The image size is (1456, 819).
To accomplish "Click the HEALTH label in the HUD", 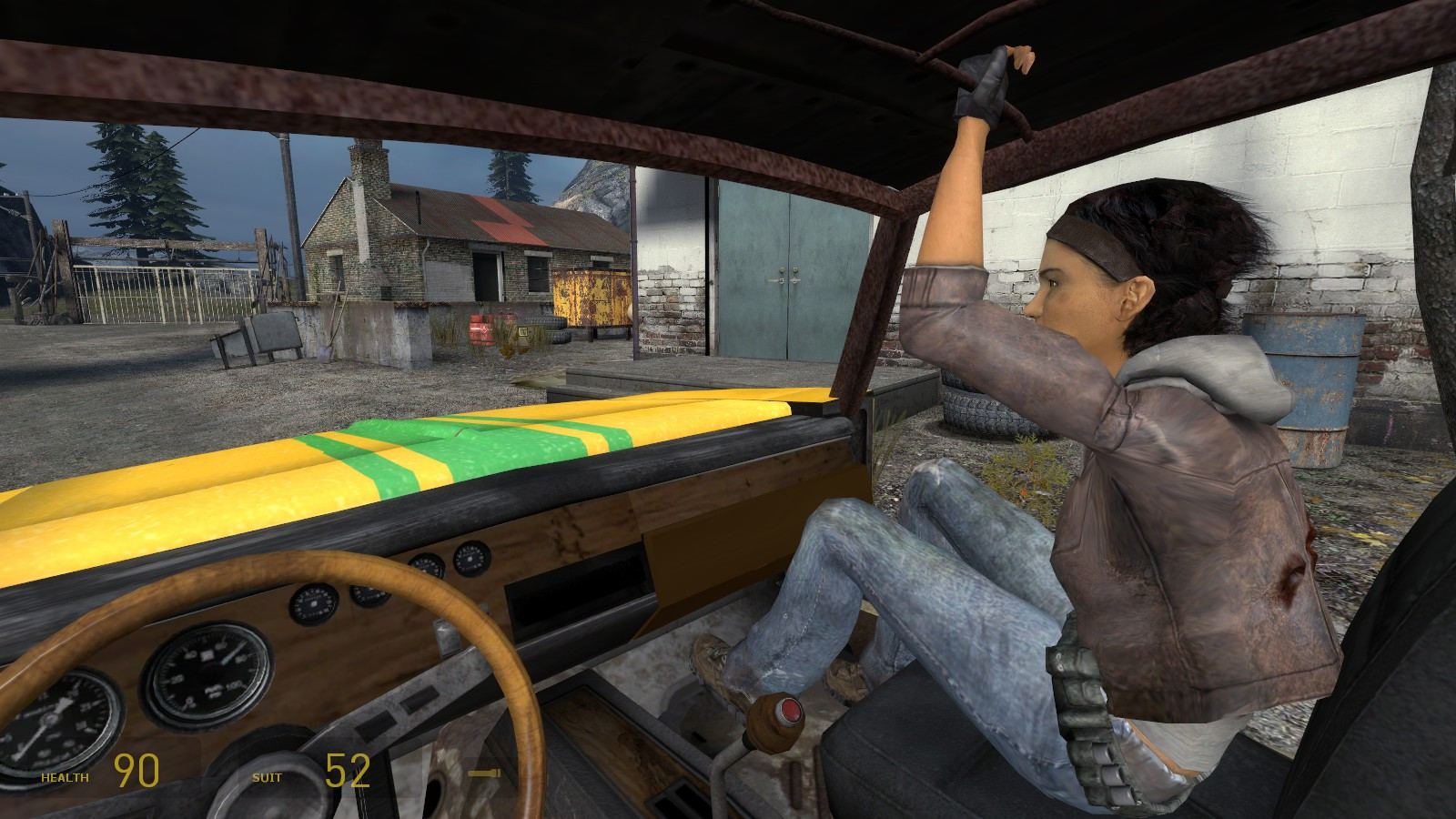I will coord(64,777).
